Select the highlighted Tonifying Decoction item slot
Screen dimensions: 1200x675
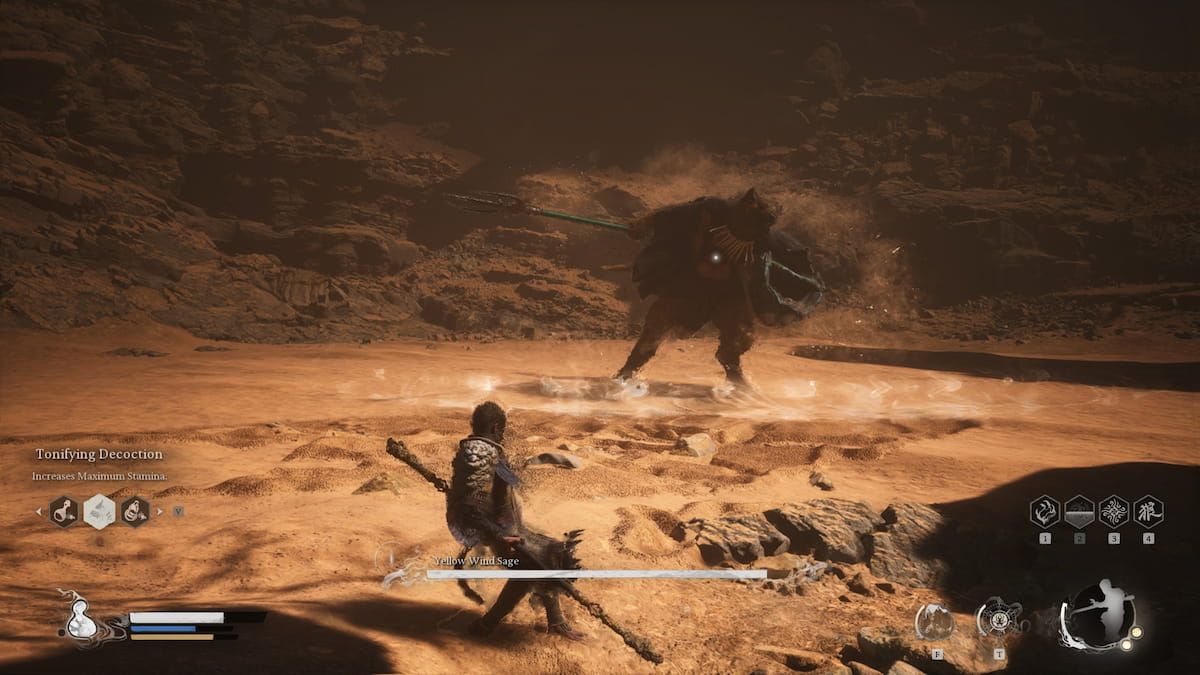coord(99,512)
